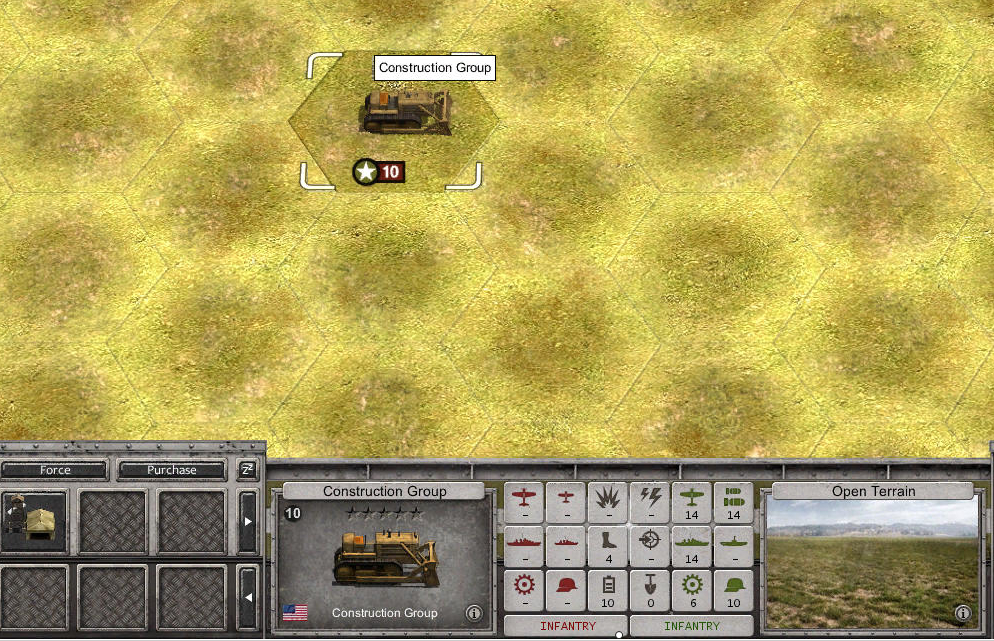
Task: Click the sleep Zz button
Action: (x=247, y=469)
